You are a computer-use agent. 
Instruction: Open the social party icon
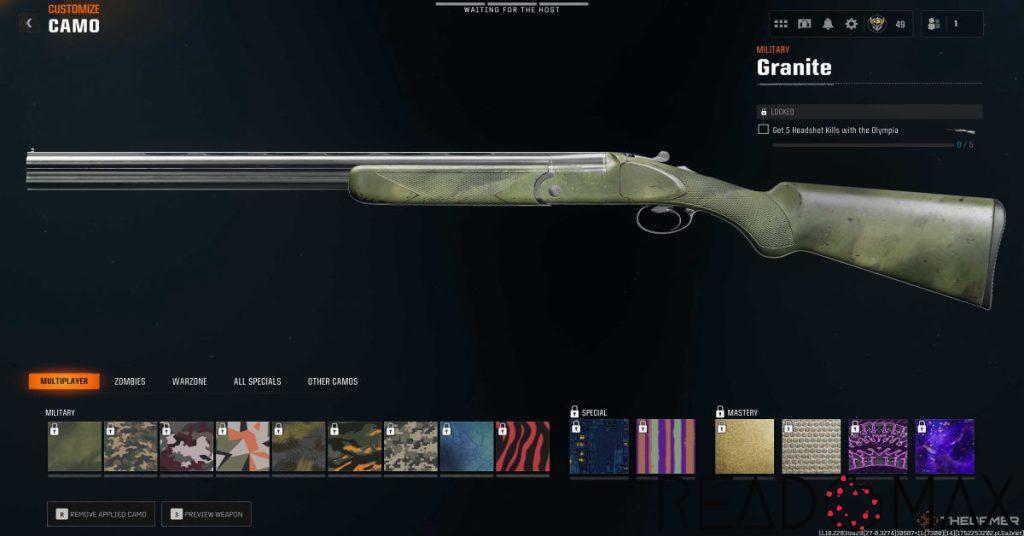936,24
